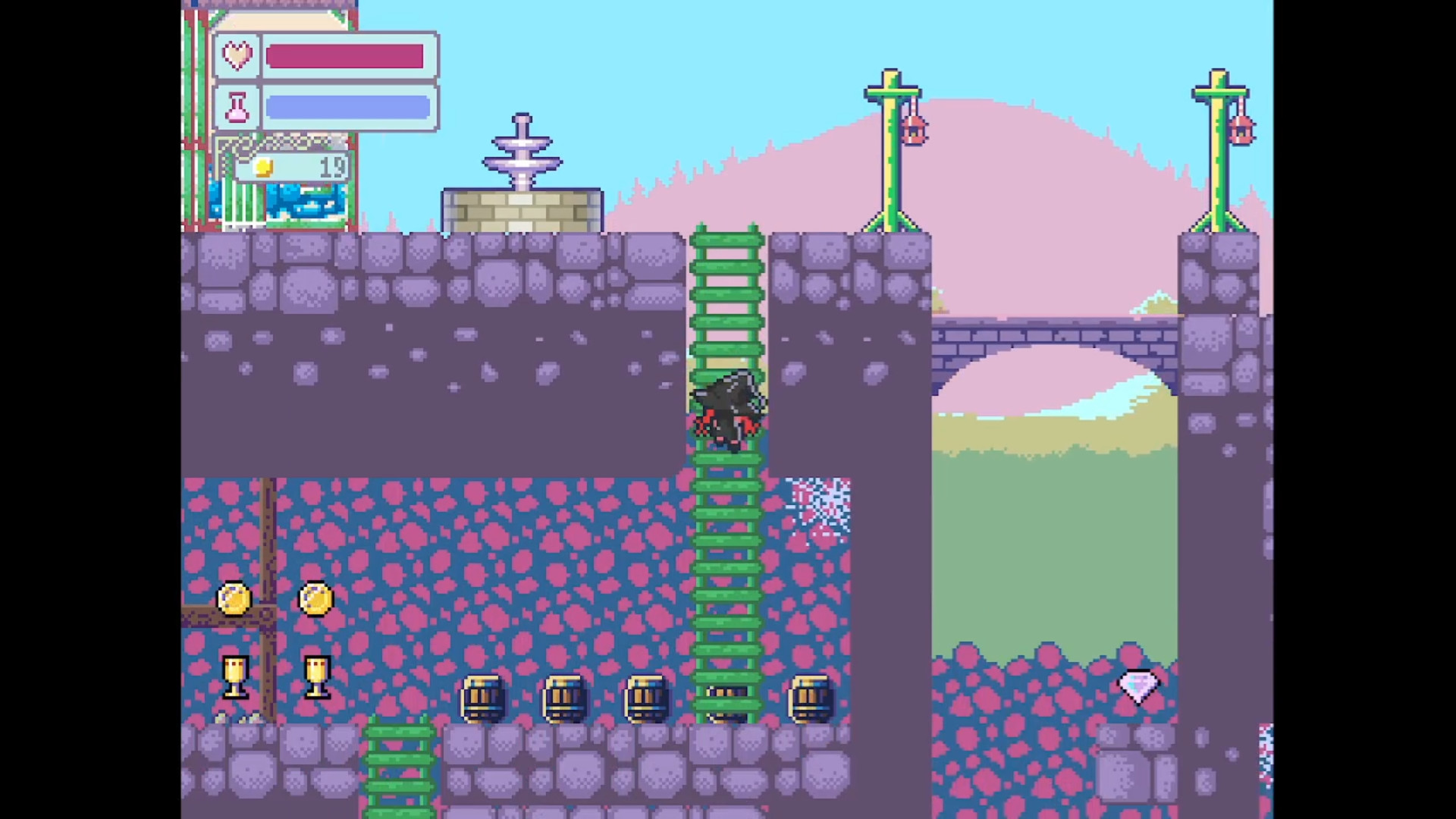This screenshot has width=1456, height=819.
Task: Click the heart icon in the HUD
Action: click(x=236, y=55)
